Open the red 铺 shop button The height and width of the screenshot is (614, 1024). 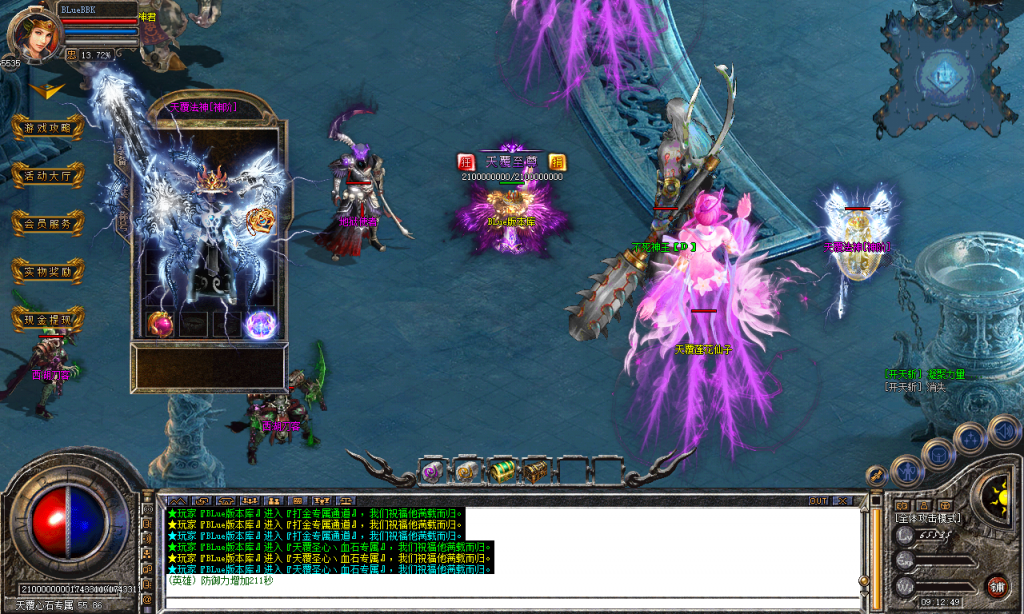(996, 585)
